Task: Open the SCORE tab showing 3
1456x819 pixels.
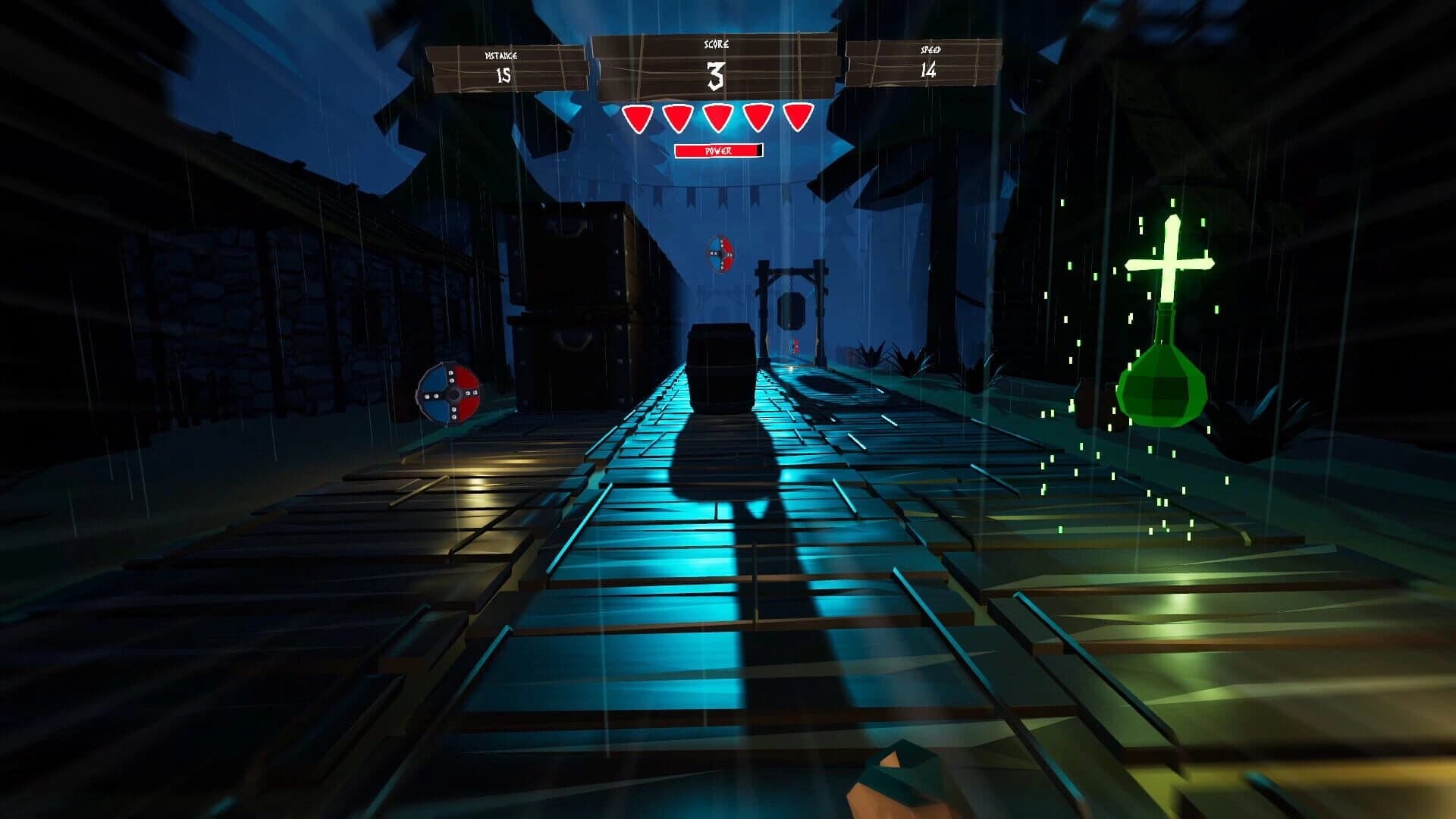Action: pos(717,74)
